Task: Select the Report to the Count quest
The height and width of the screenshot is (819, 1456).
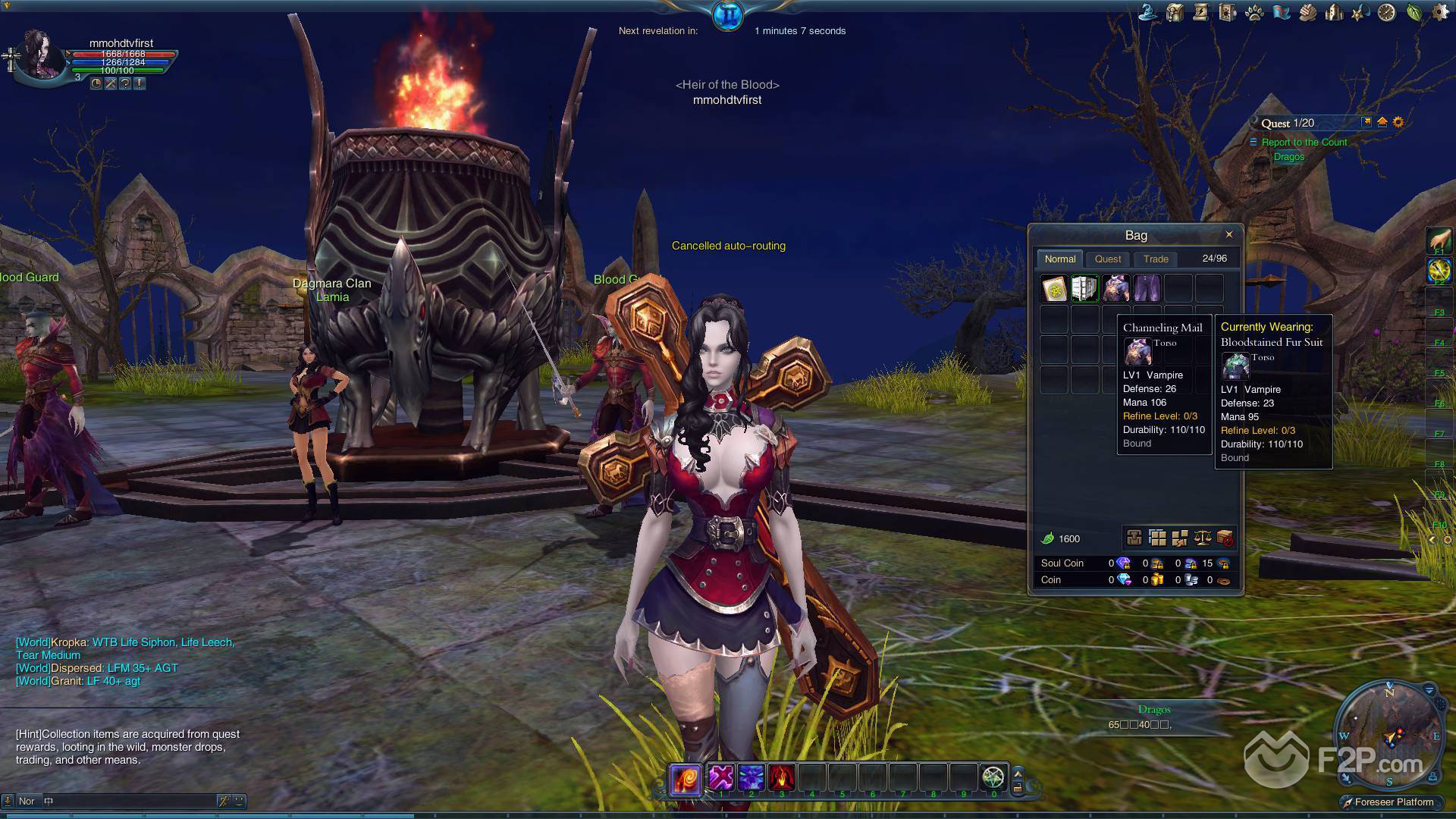Action: (x=1304, y=143)
